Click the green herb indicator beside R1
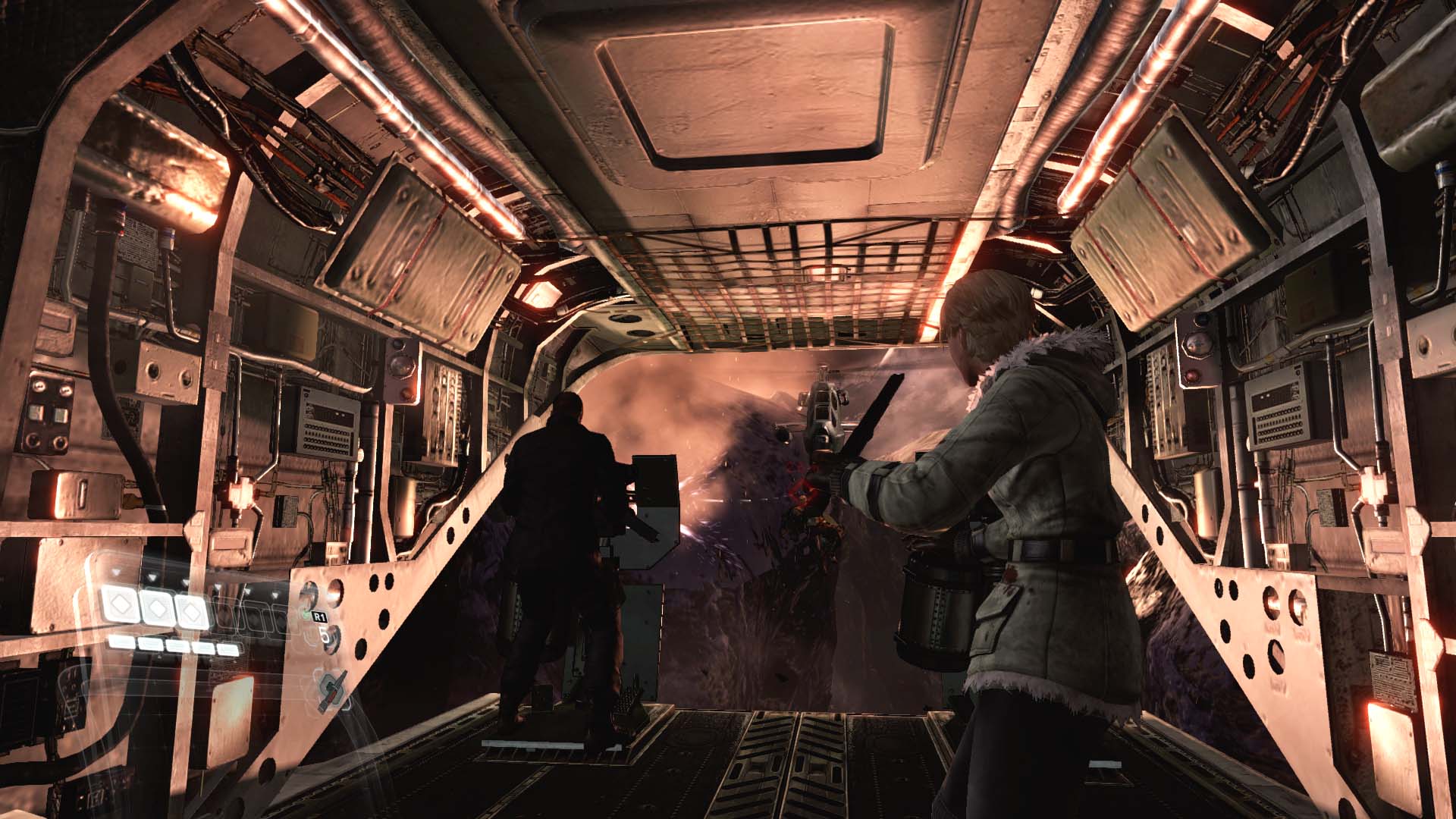The image size is (1456, 819). (x=306, y=613)
